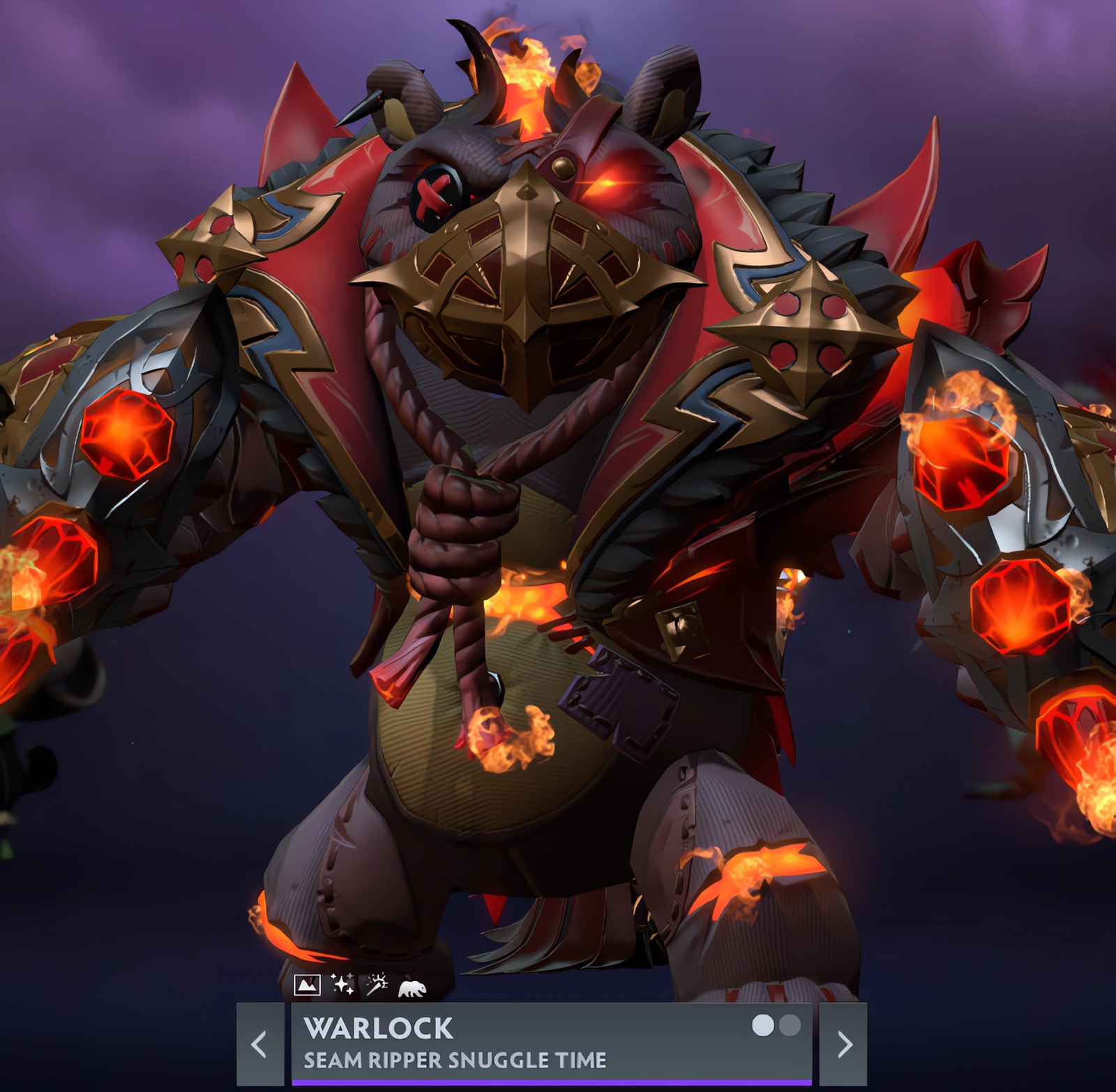Viewport: 1116px width, 1092px height.
Task: Go to the previous item with left arrow
Action: pos(259,1044)
